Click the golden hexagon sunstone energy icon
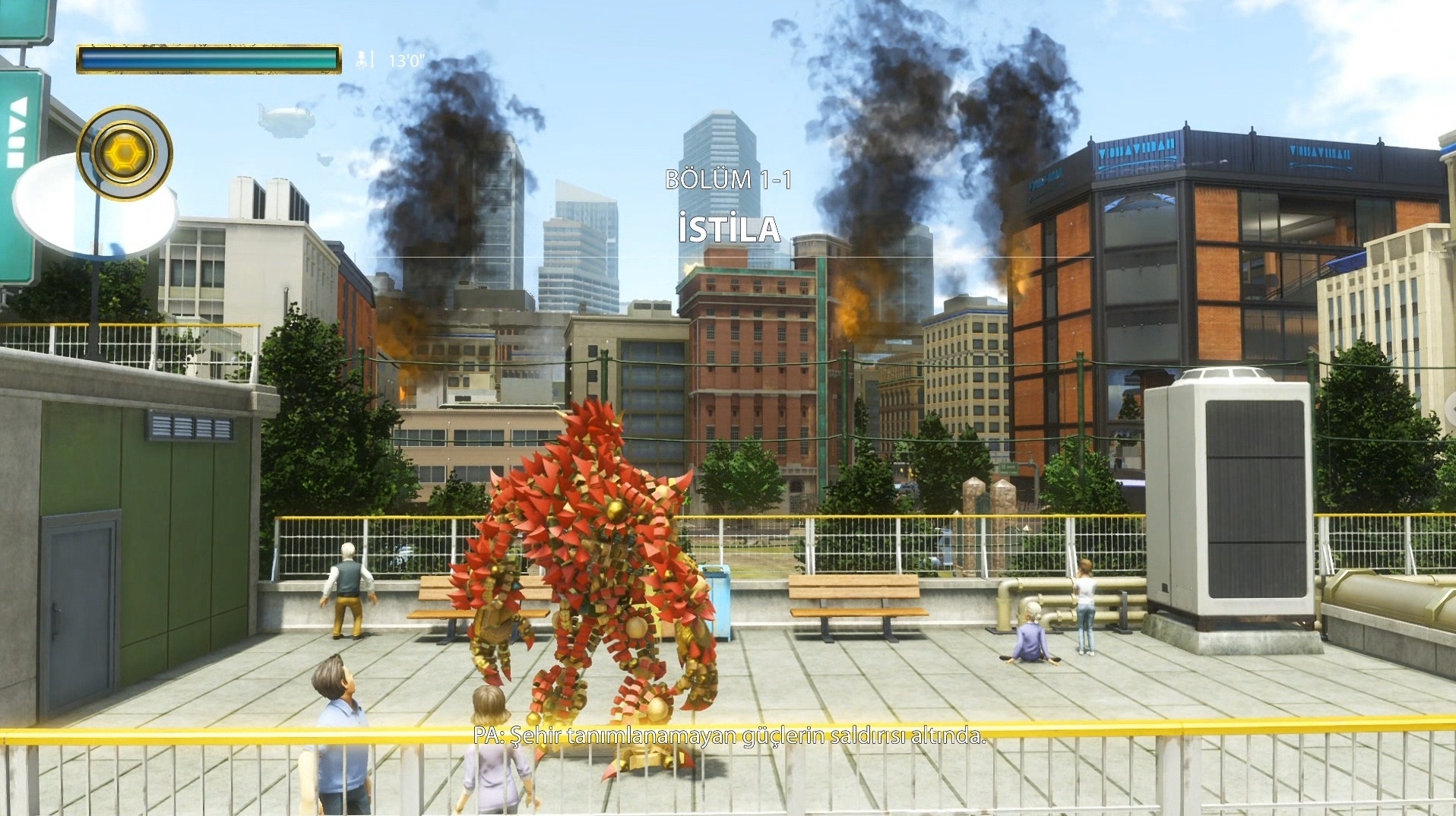 click(x=125, y=153)
